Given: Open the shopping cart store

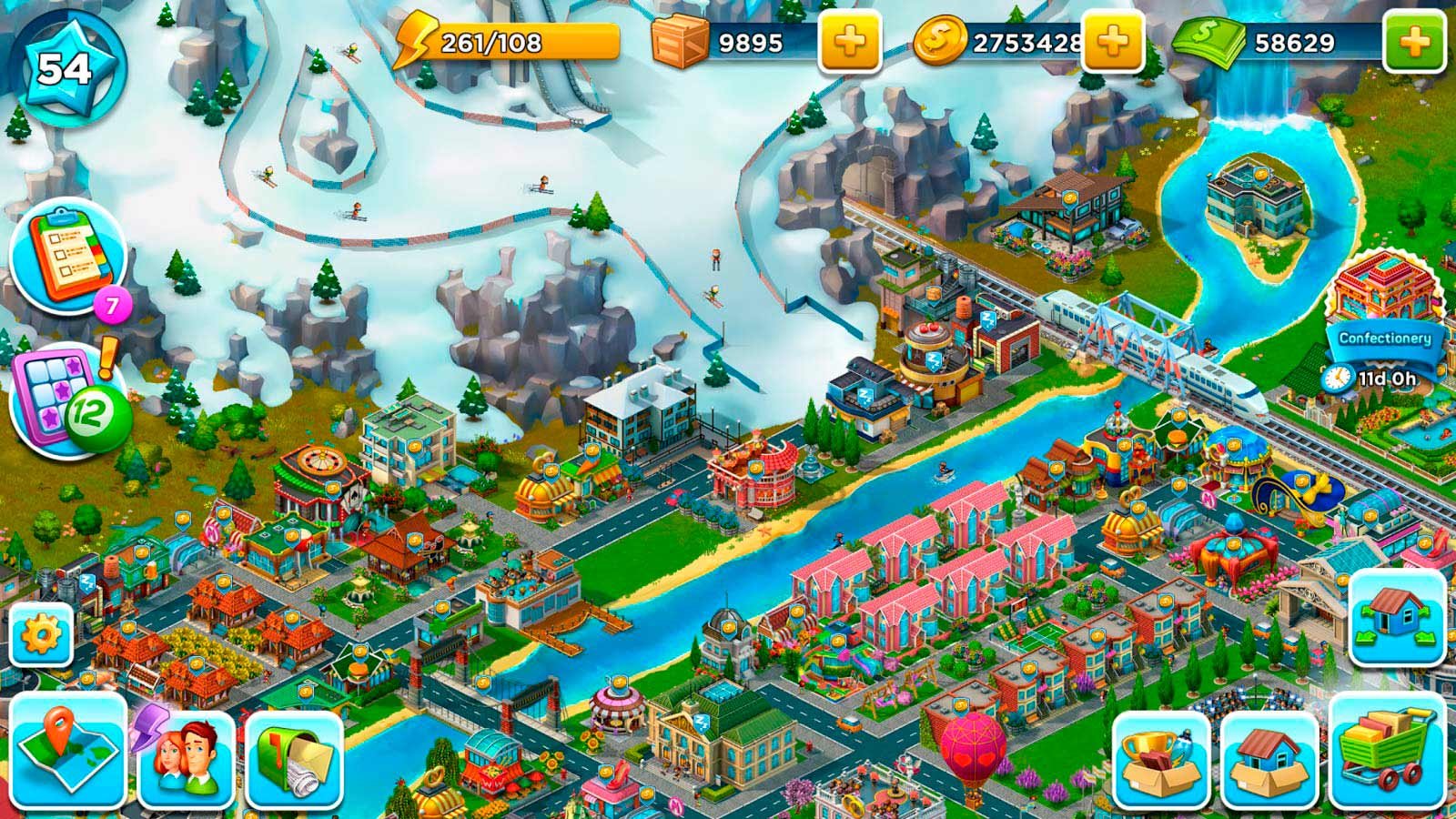Looking at the screenshot, I should pos(1387,751).
